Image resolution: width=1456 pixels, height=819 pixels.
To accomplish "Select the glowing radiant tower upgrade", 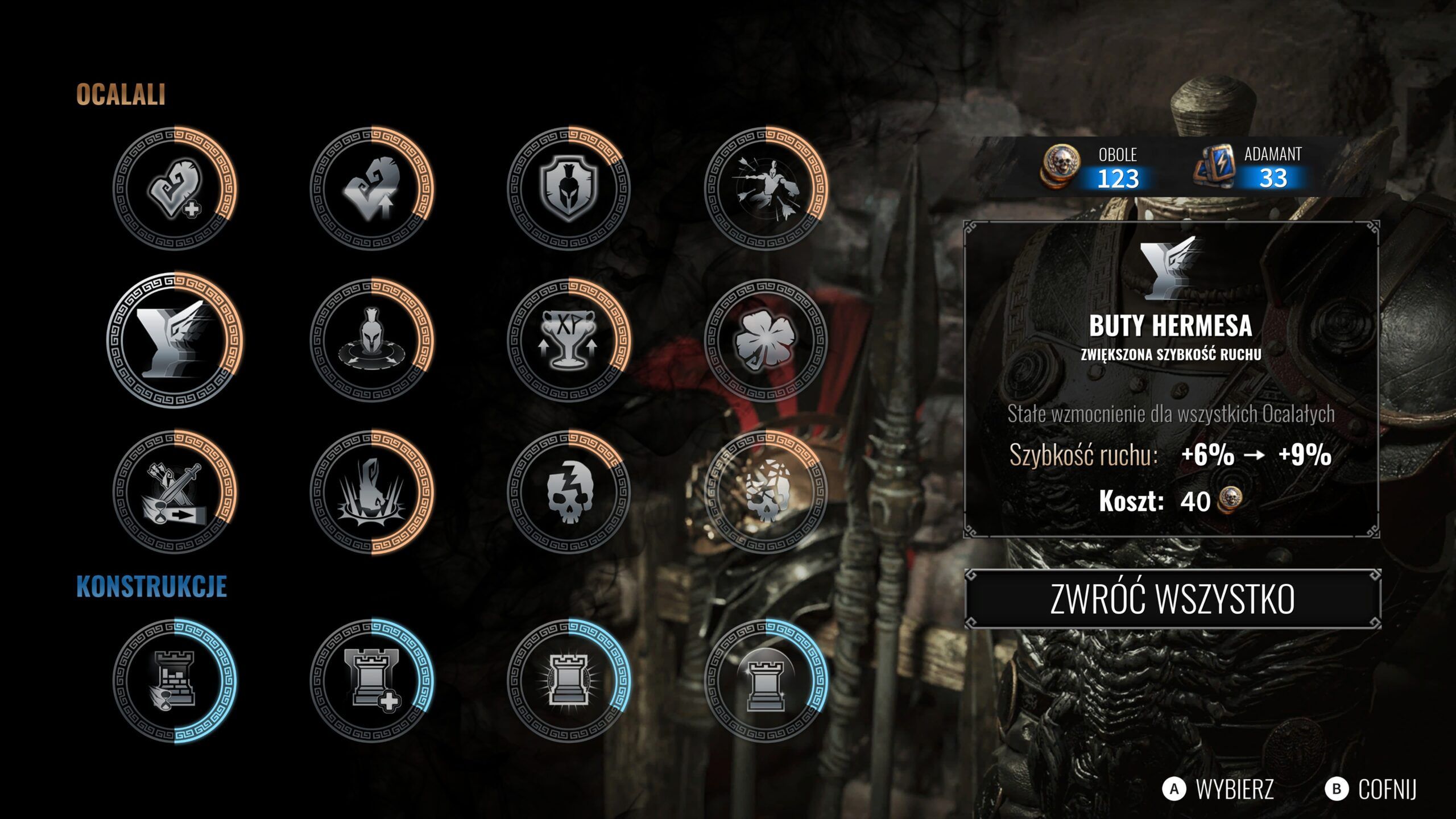I will point(569,681).
